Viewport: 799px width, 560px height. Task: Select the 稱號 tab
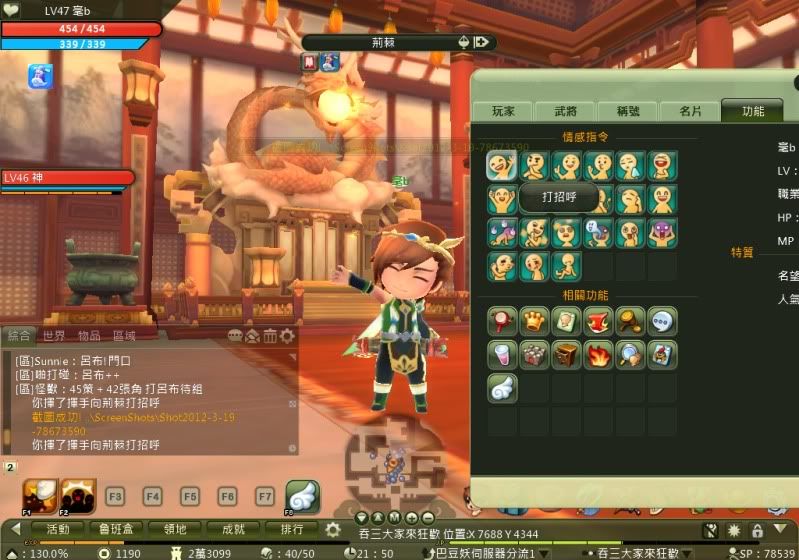coord(628,112)
